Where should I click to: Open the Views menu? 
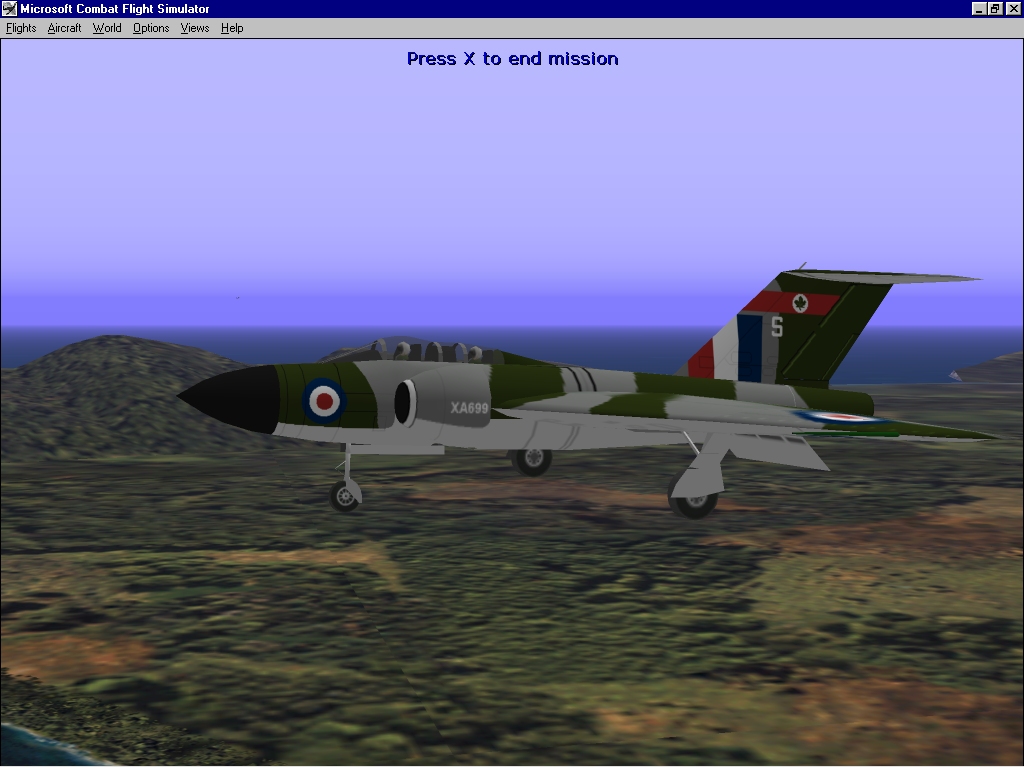[x=195, y=28]
